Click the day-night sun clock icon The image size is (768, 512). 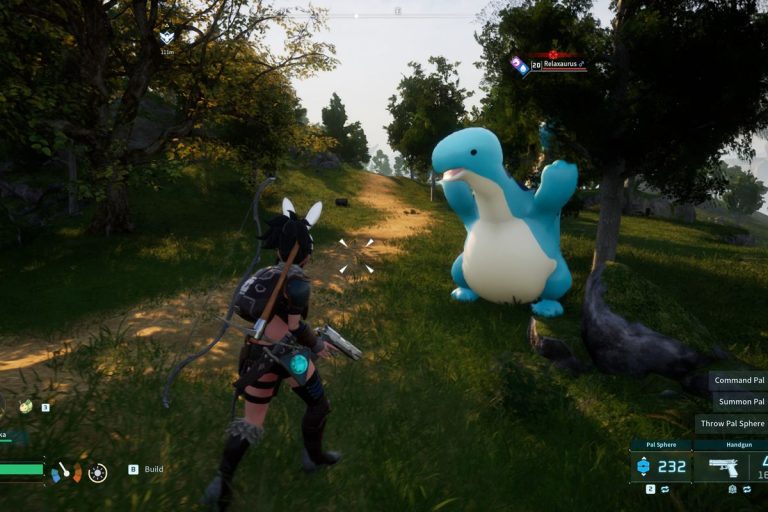click(x=97, y=472)
